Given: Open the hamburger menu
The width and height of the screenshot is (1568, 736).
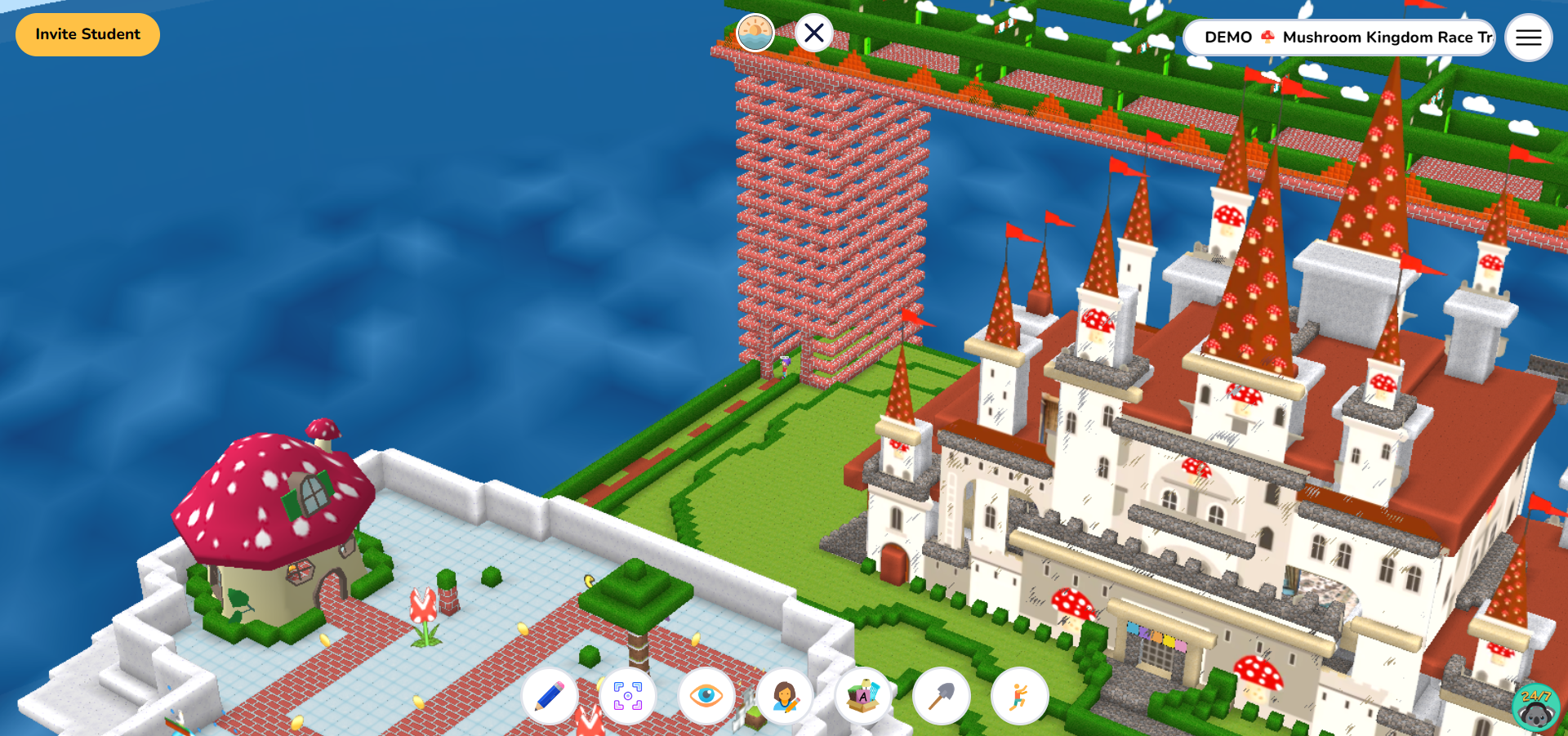Looking at the screenshot, I should tap(1528, 37).
